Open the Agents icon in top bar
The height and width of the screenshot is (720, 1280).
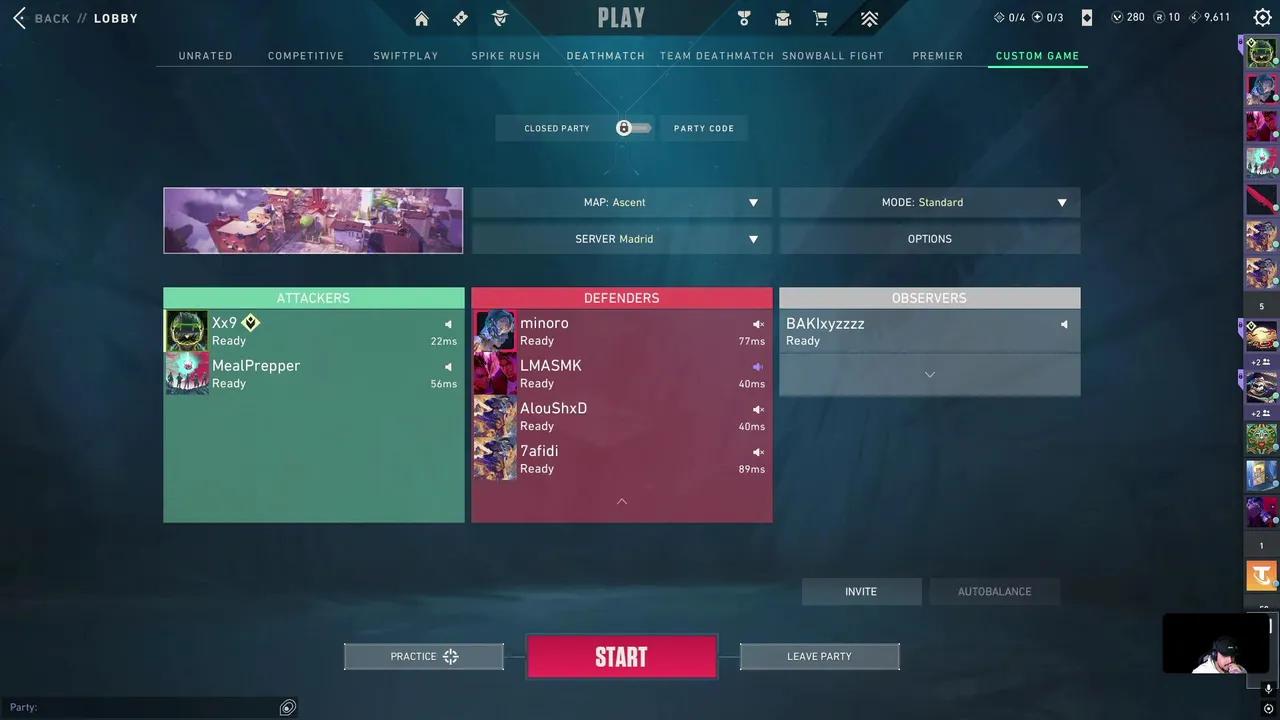499,18
